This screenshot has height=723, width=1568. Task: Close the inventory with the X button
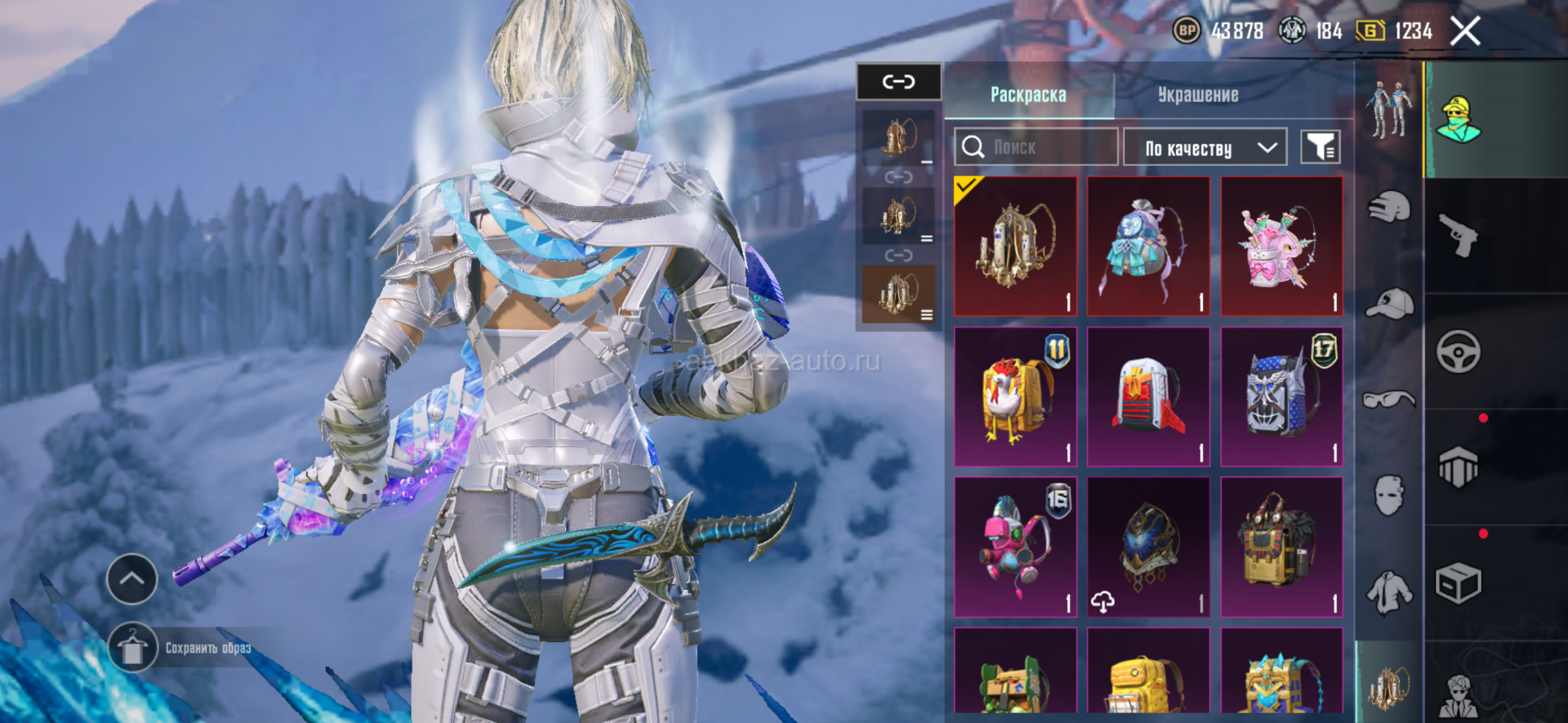click(x=1465, y=32)
